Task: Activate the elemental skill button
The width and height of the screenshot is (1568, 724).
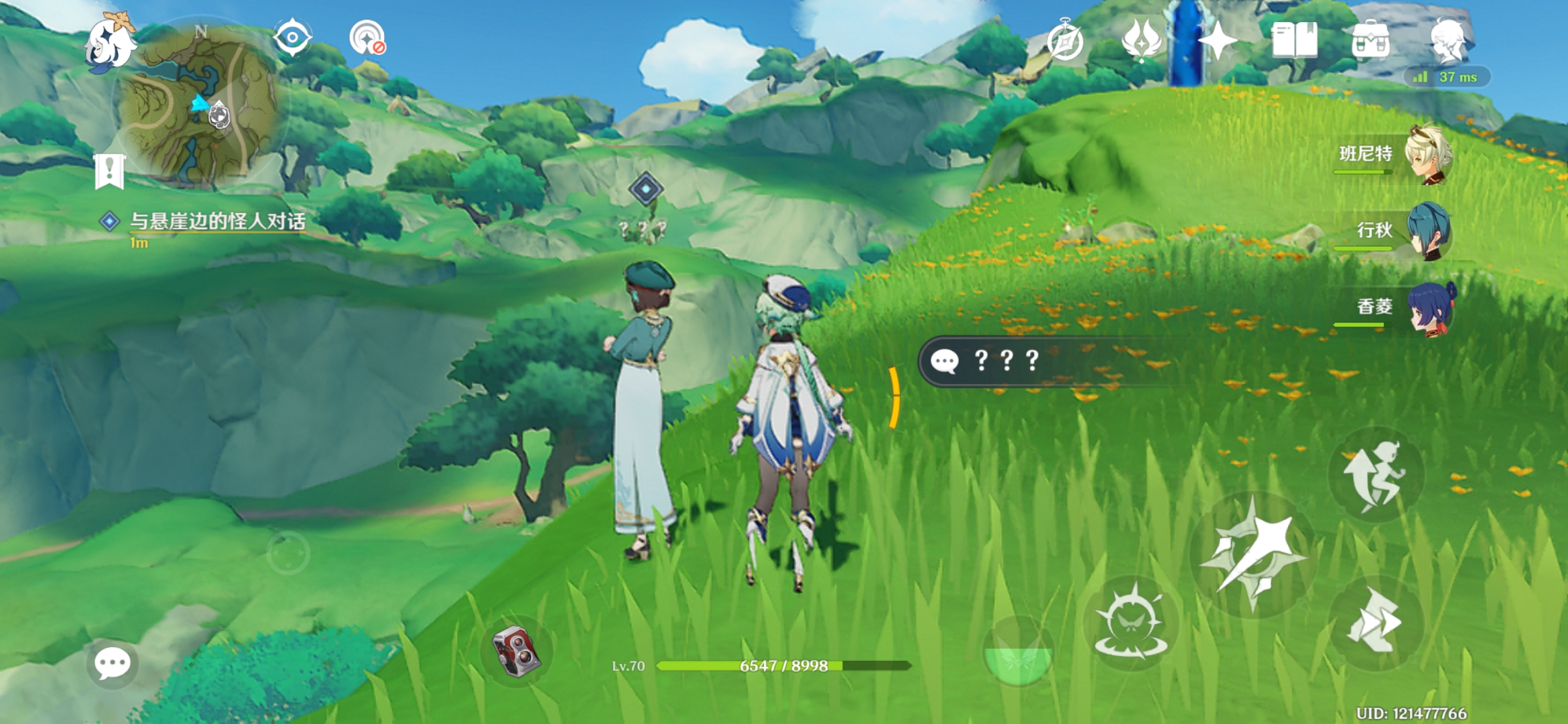Action: click(x=1131, y=623)
